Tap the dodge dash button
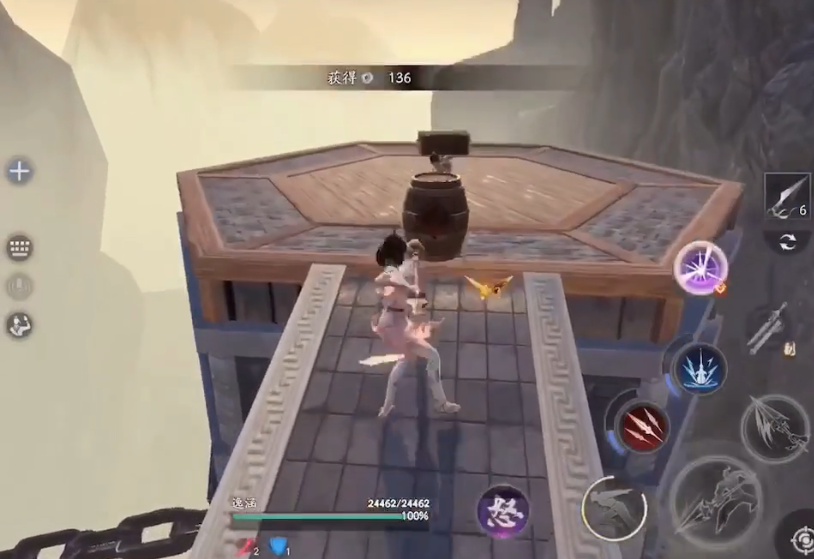Image resolution: width=814 pixels, height=559 pixels. [613, 505]
